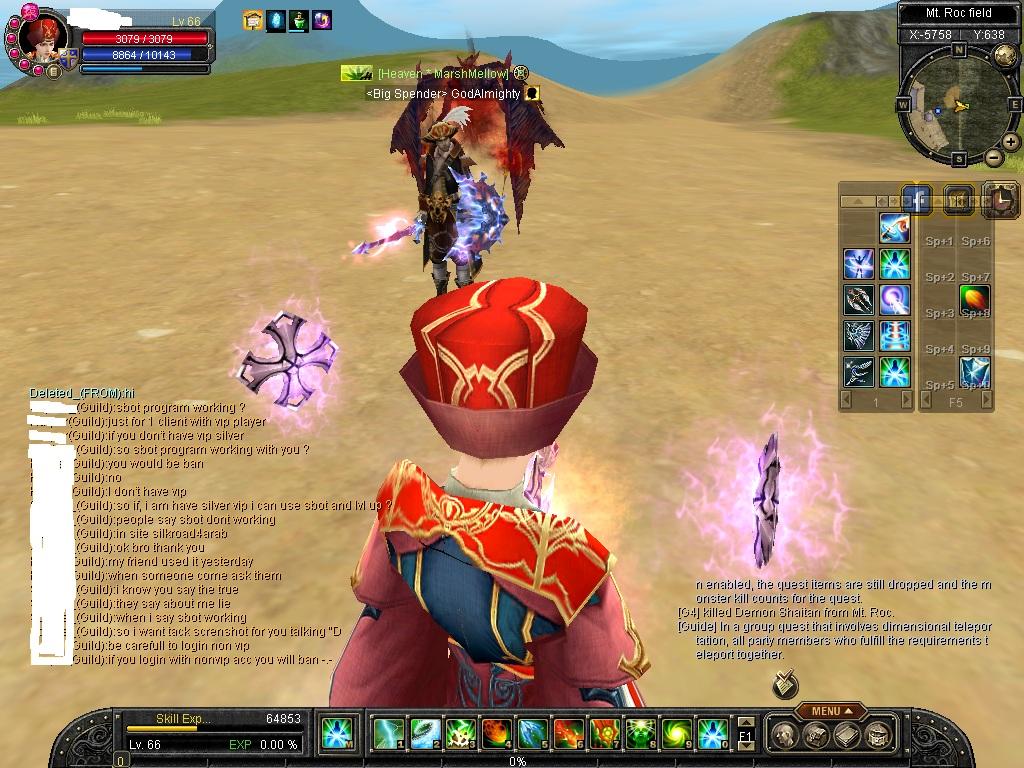
Task: Open the treasure chest inventory icon
Action: coord(816,736)
